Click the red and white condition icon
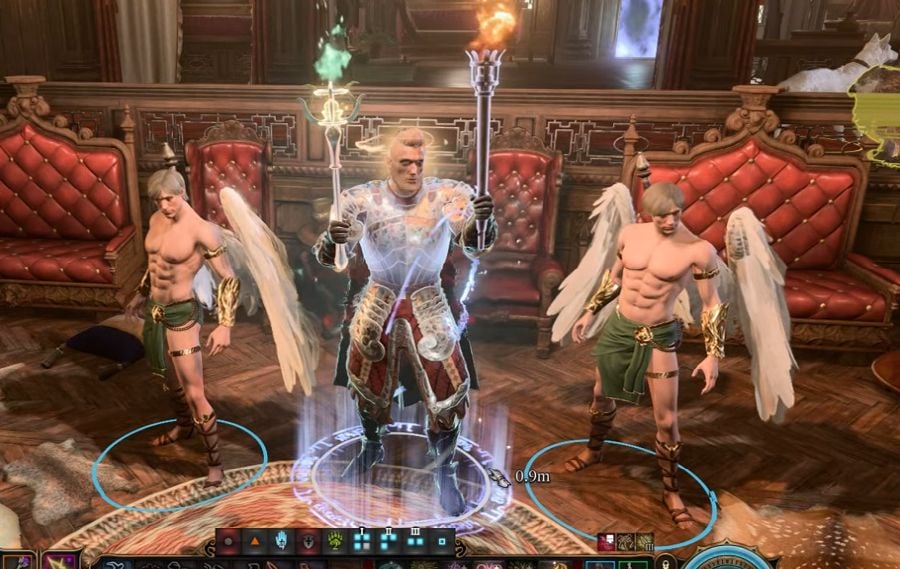This screenshot has height=569, width=900. (607, 542)
